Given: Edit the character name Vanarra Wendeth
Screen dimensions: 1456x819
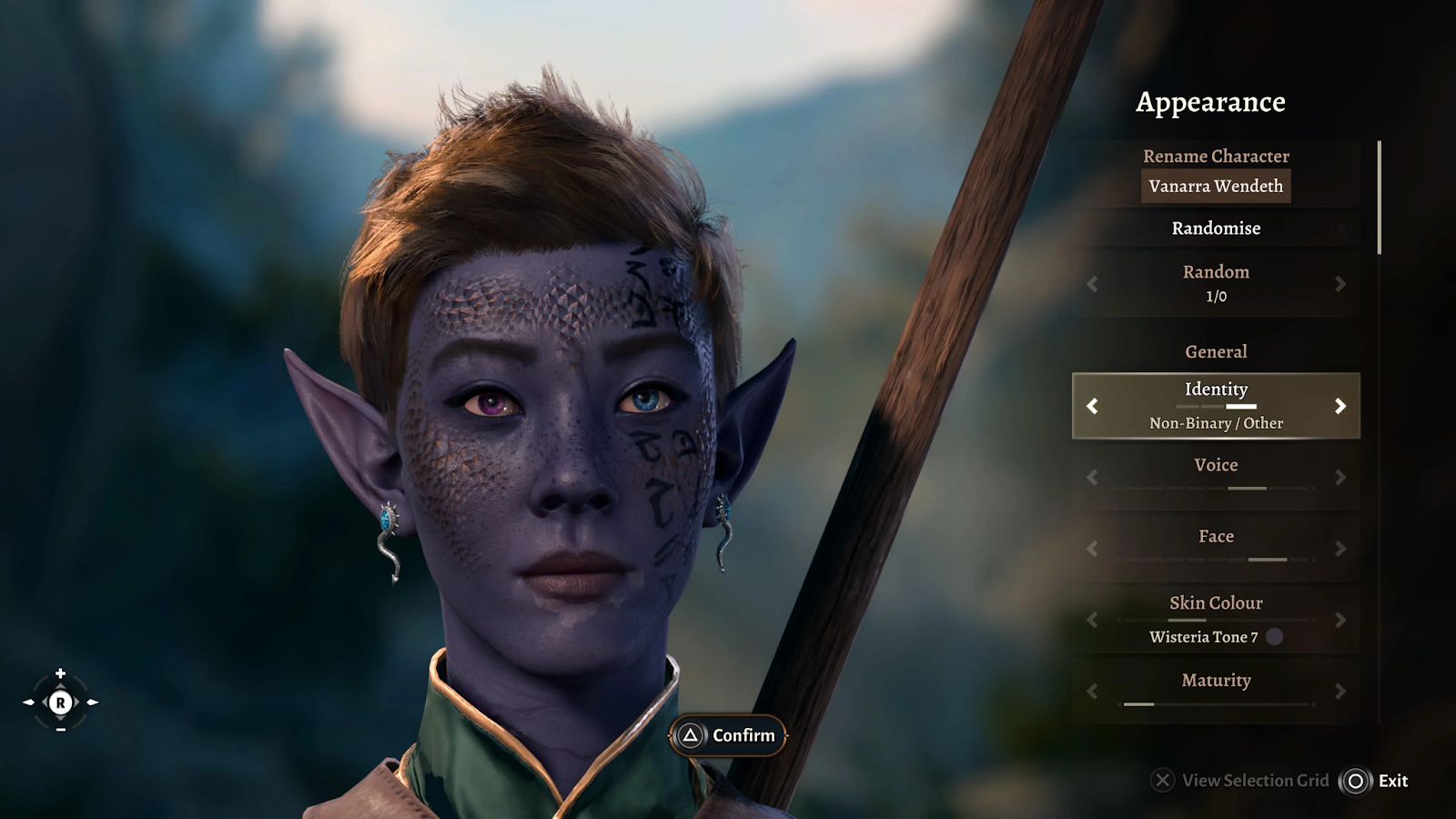Looking at the screenshot, I should [x=1216, y=186].
